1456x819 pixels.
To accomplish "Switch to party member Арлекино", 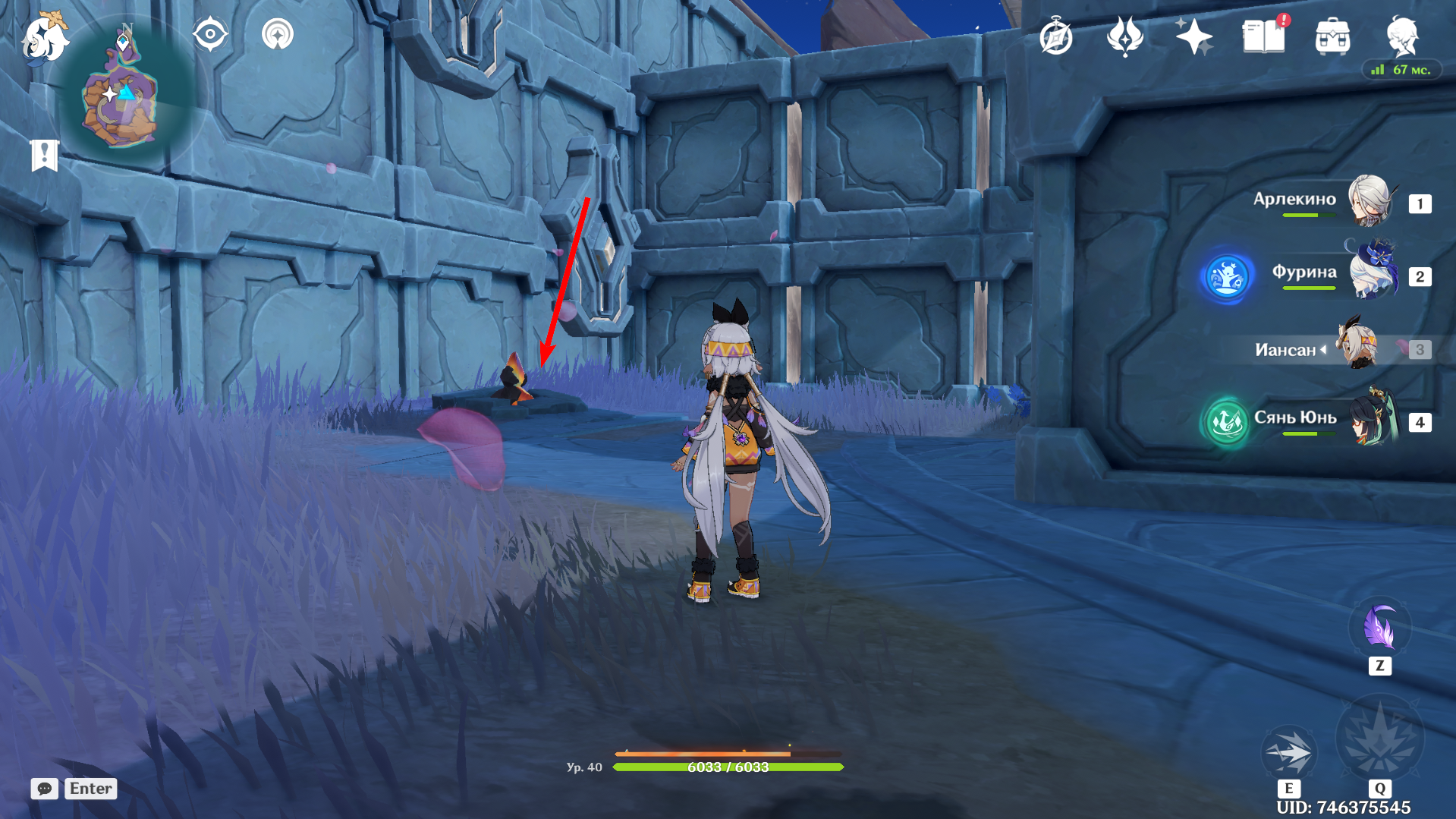I will (x=1370, y=201).
